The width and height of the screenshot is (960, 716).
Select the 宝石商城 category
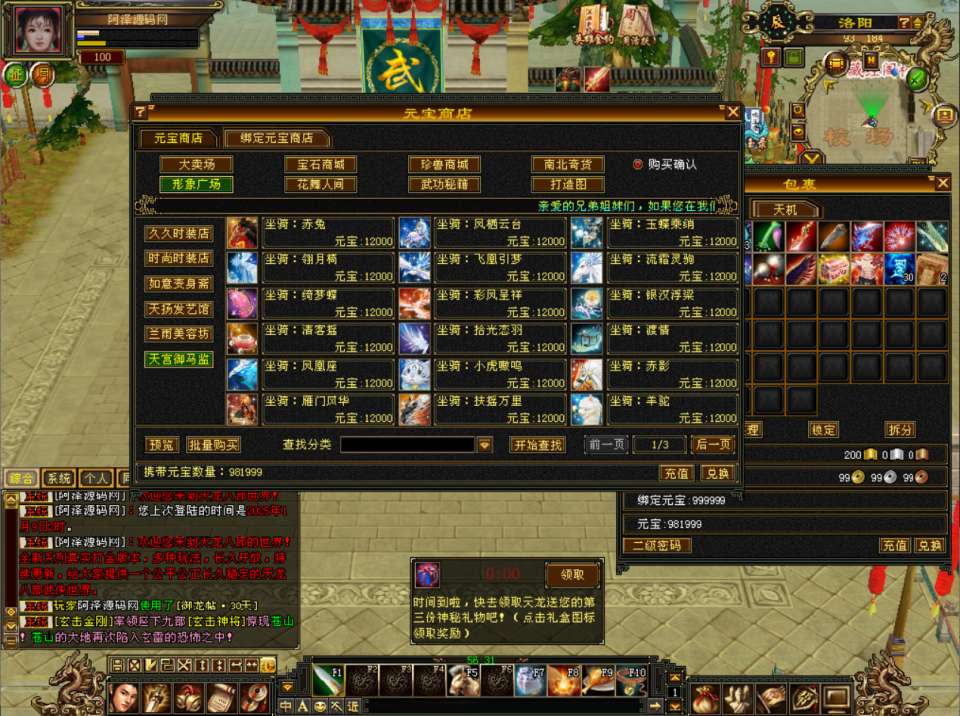[x=320, y=164]
